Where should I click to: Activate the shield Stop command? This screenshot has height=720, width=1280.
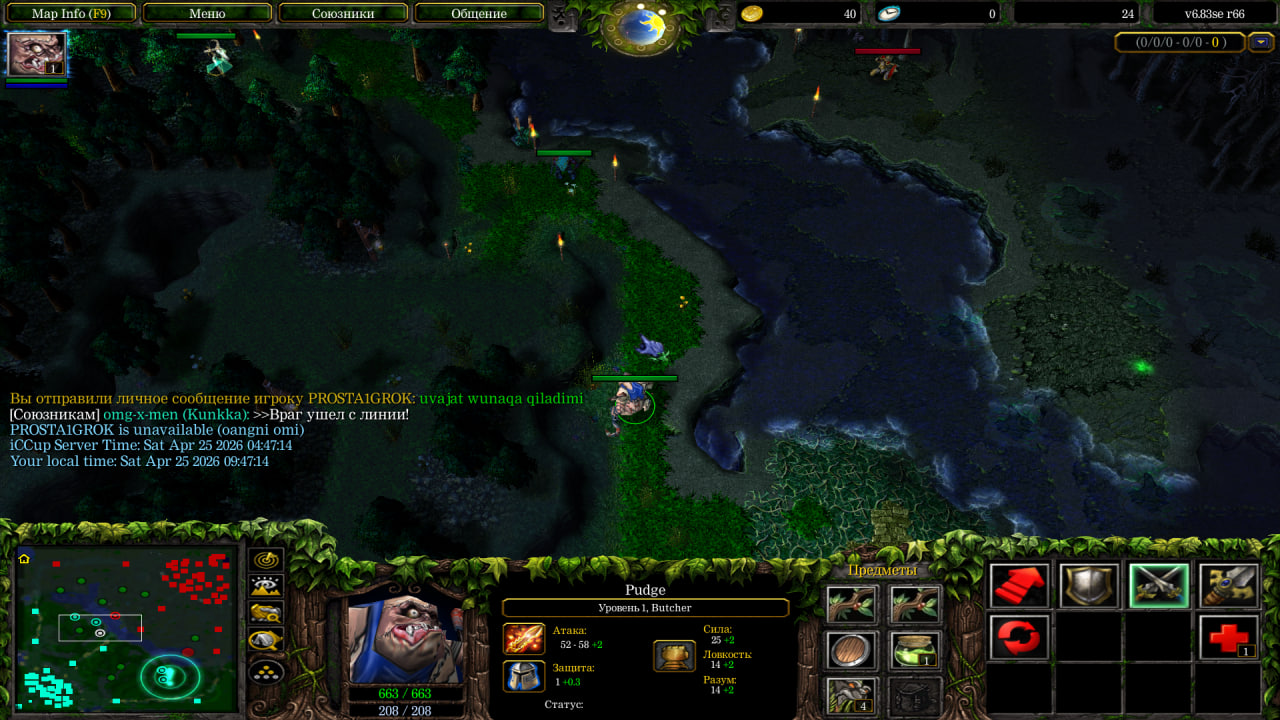tap(1089, 586)
